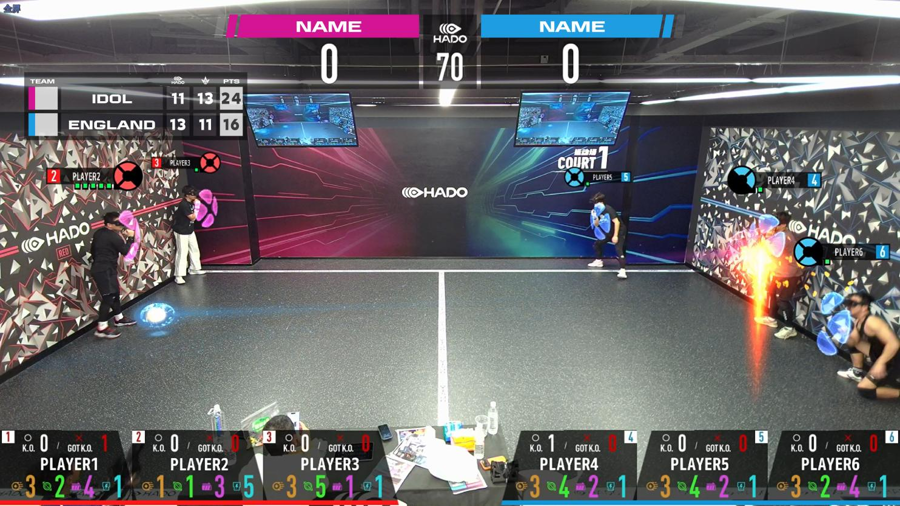Select the PLAYER3 stats panel
The width and height of the screenshot is (900, 506).
click(x=328, y=466)
